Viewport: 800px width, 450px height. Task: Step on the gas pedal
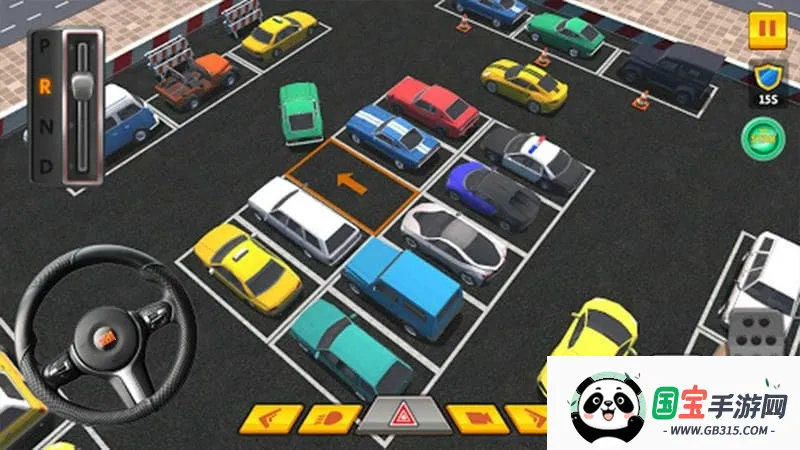tap(750, 332)
